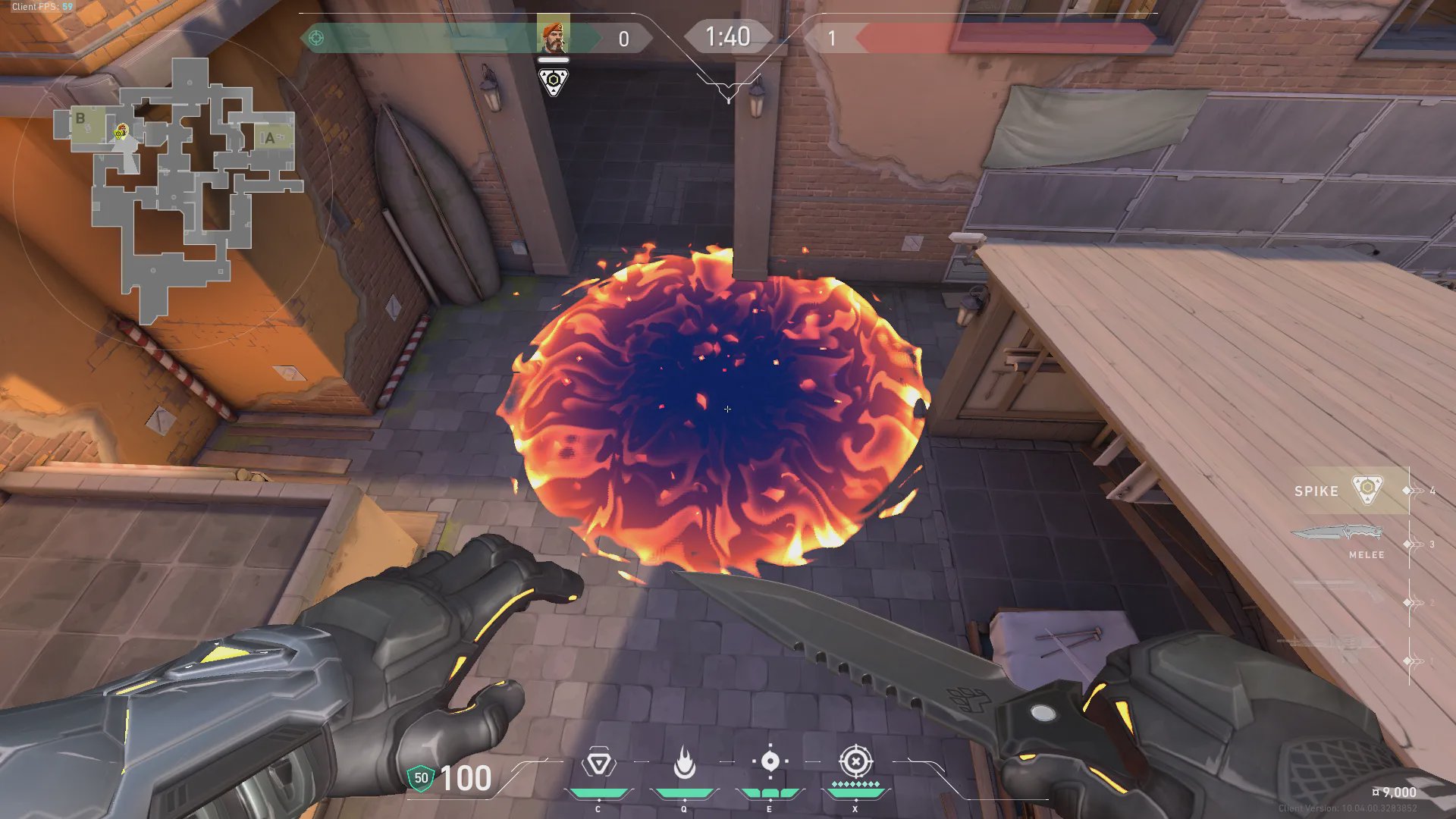Click the A site marker on minimap

(x=269, y=138)
